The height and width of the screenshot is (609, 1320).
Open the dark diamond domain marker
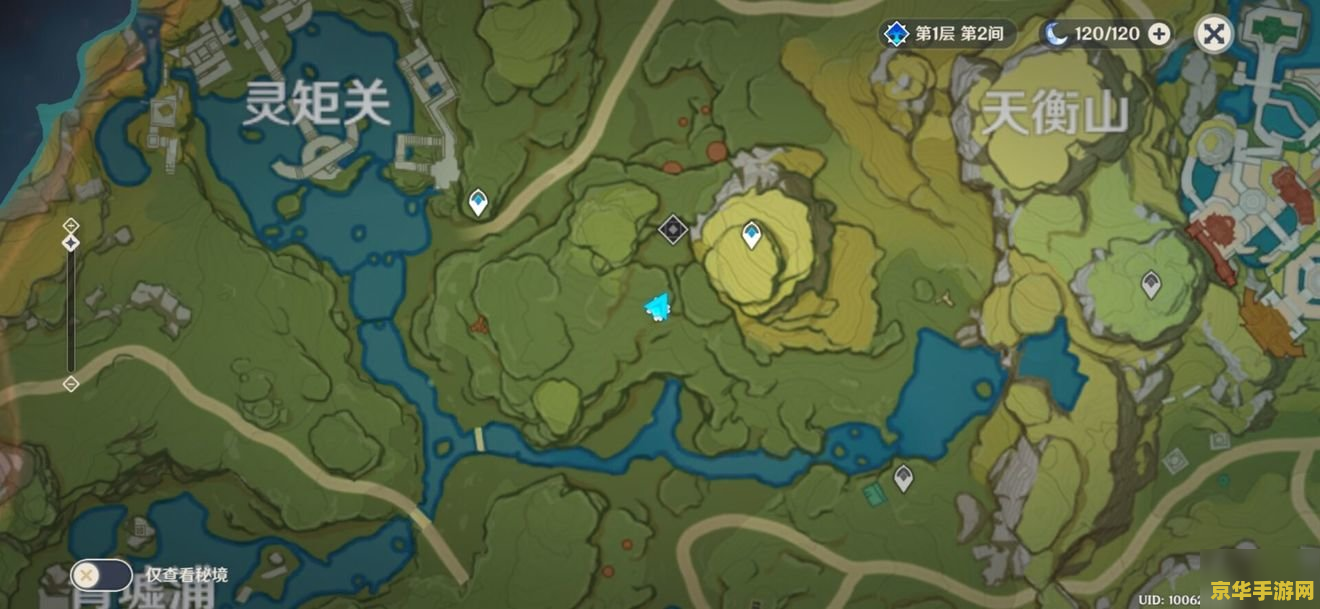[x=673, y=230]
